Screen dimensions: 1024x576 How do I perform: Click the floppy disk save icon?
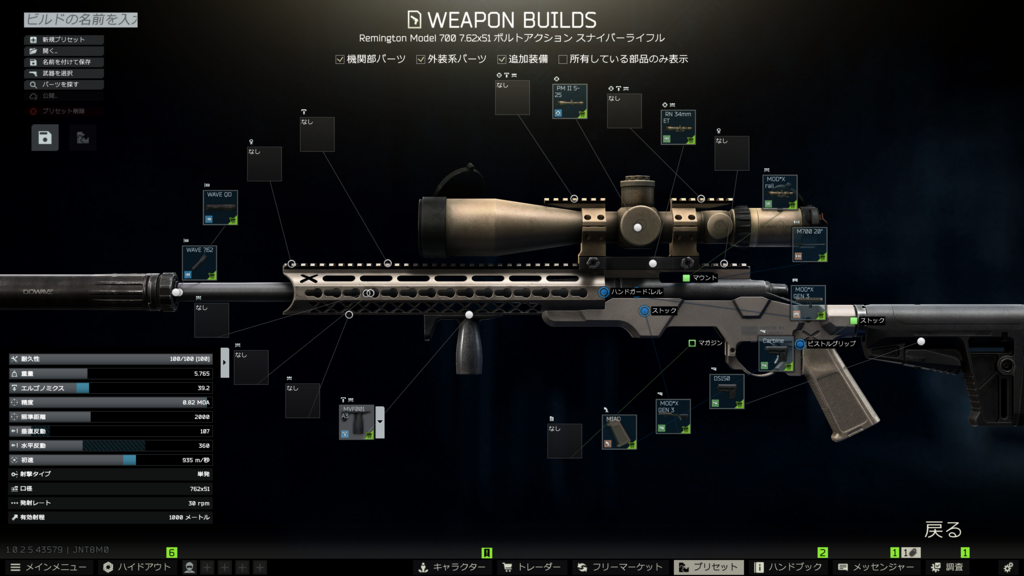[x=46, y=138]
